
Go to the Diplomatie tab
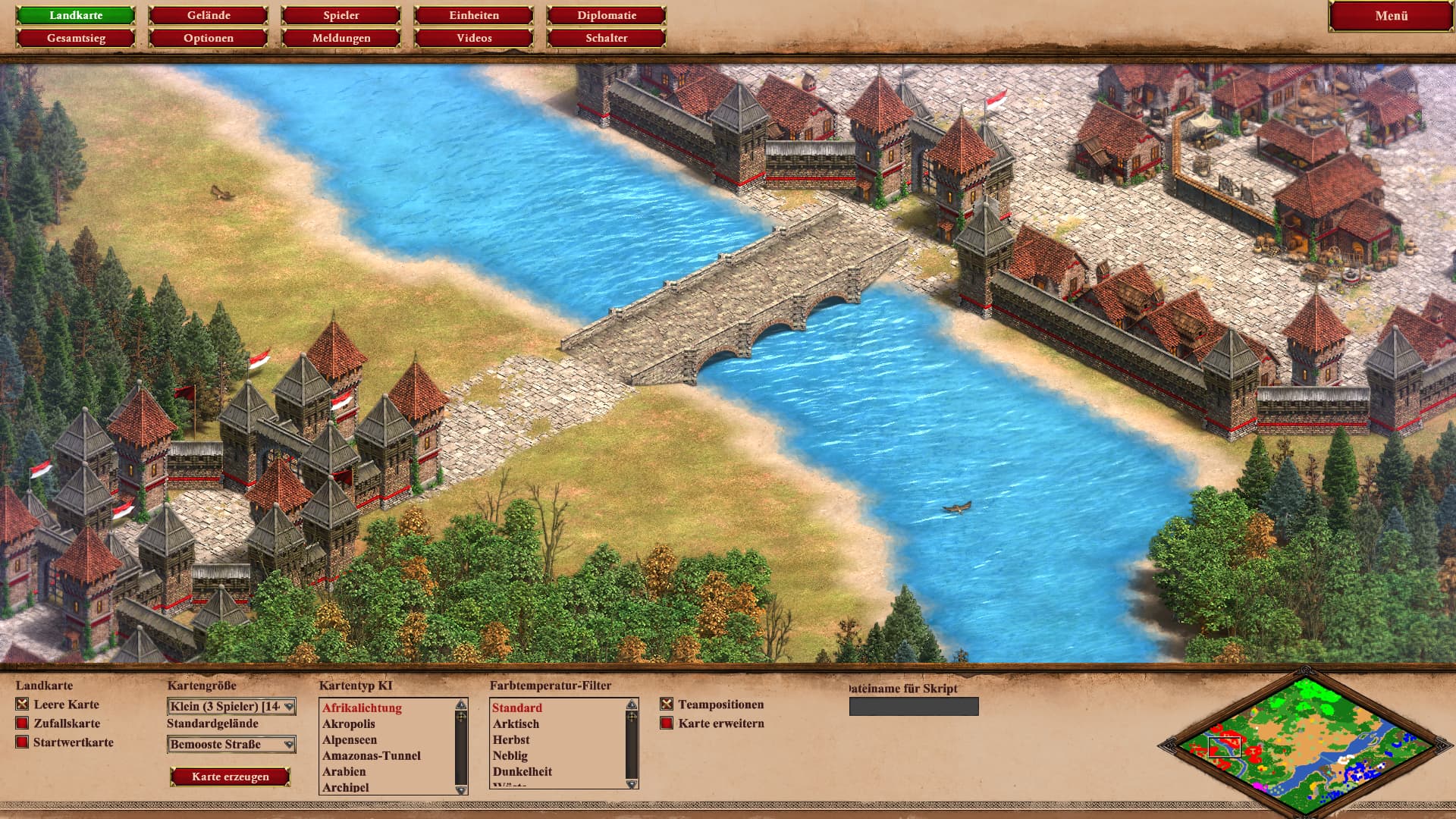click(607, 15)
